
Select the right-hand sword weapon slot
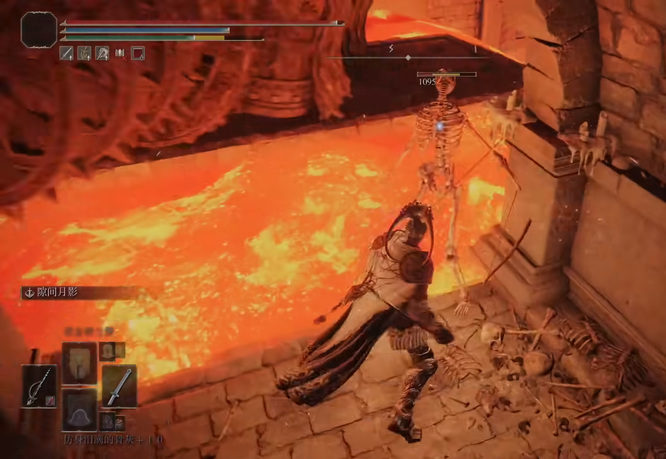[119, 384]
